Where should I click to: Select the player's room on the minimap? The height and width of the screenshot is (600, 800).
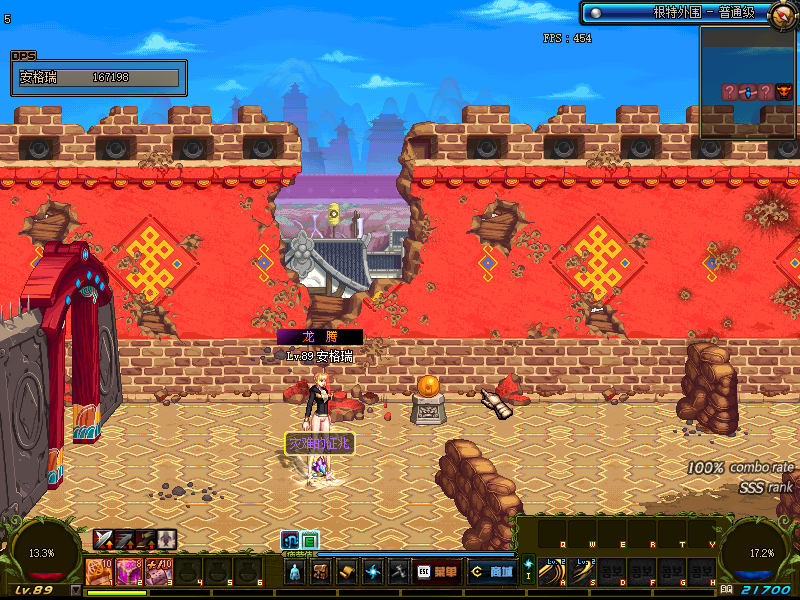pyautogui.click(x=748, y=92)
